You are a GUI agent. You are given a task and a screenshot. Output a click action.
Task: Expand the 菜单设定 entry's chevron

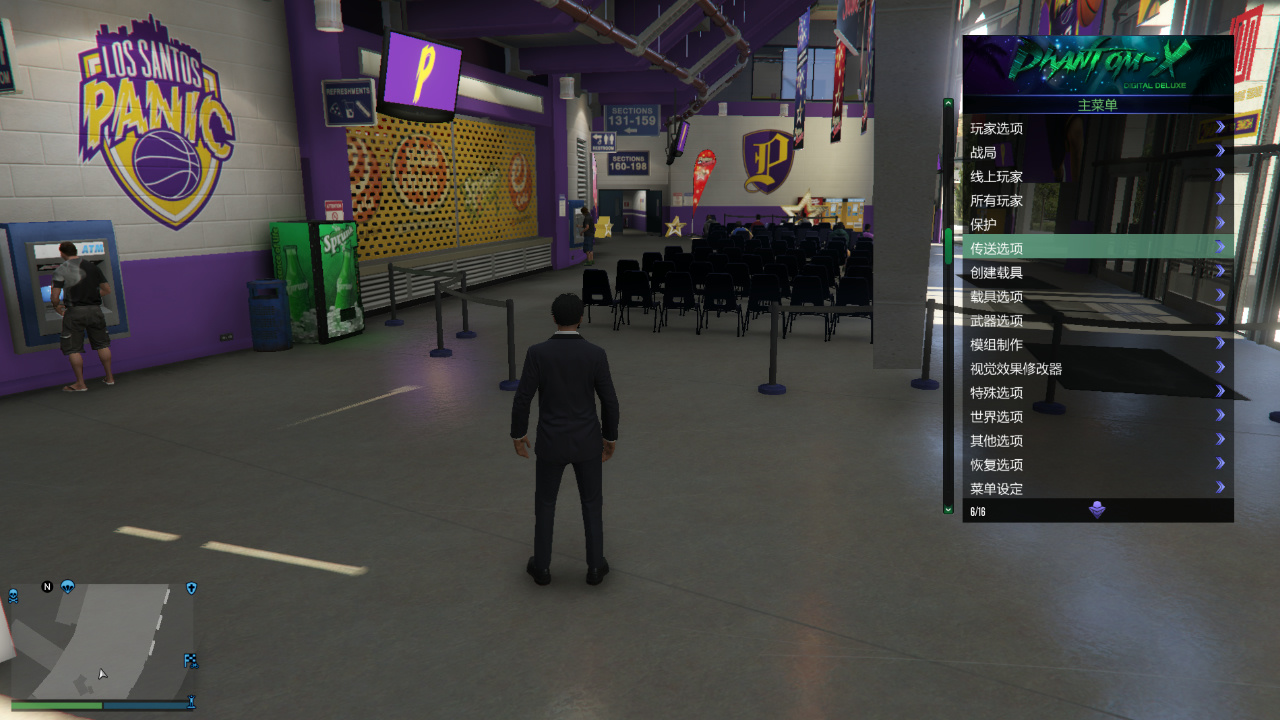click(1220, 488)
